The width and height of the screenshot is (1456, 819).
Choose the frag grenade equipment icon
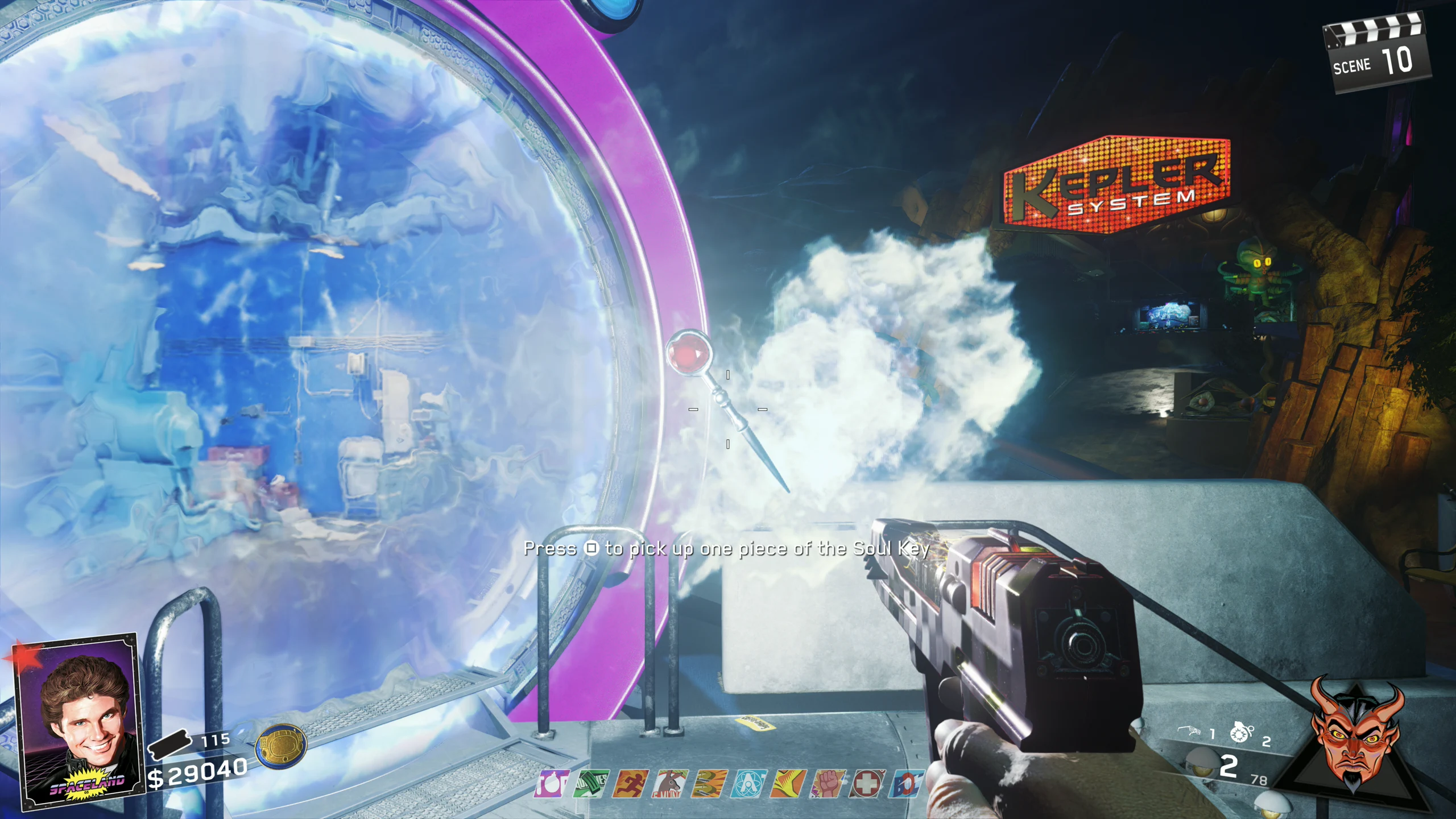point(1241,733)
